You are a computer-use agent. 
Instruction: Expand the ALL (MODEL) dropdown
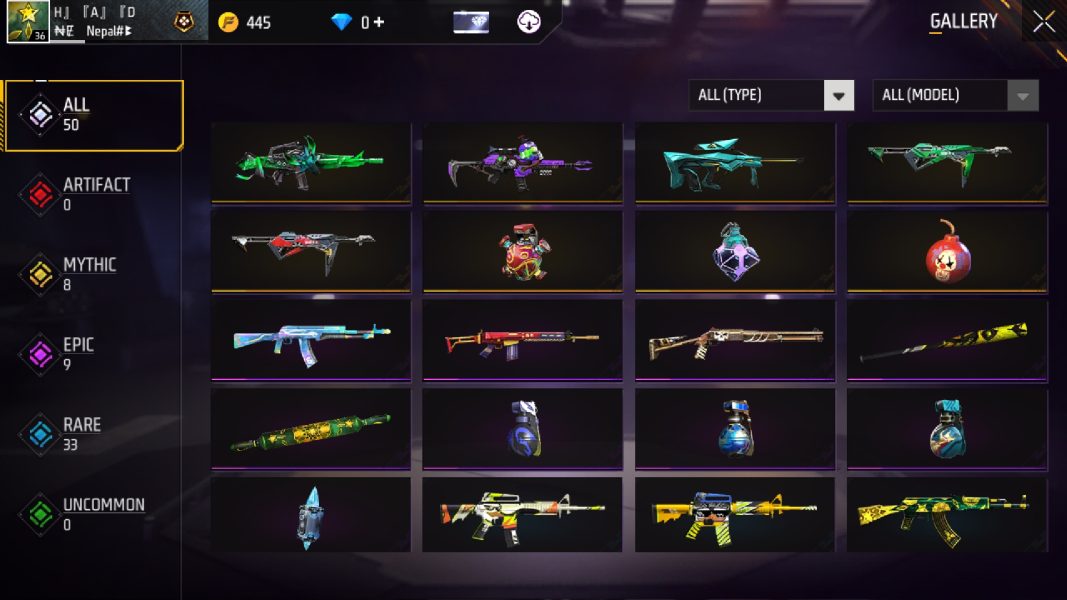(x=954, y=95)
